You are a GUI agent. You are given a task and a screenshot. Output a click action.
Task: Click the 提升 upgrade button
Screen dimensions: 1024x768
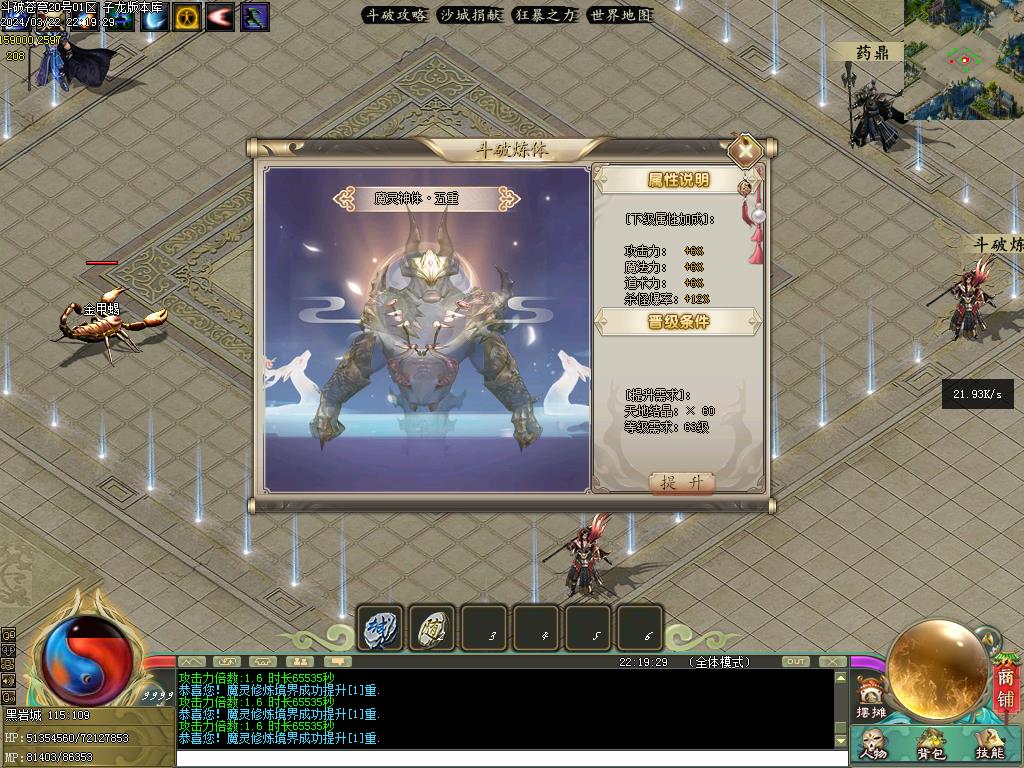(682, 482)
